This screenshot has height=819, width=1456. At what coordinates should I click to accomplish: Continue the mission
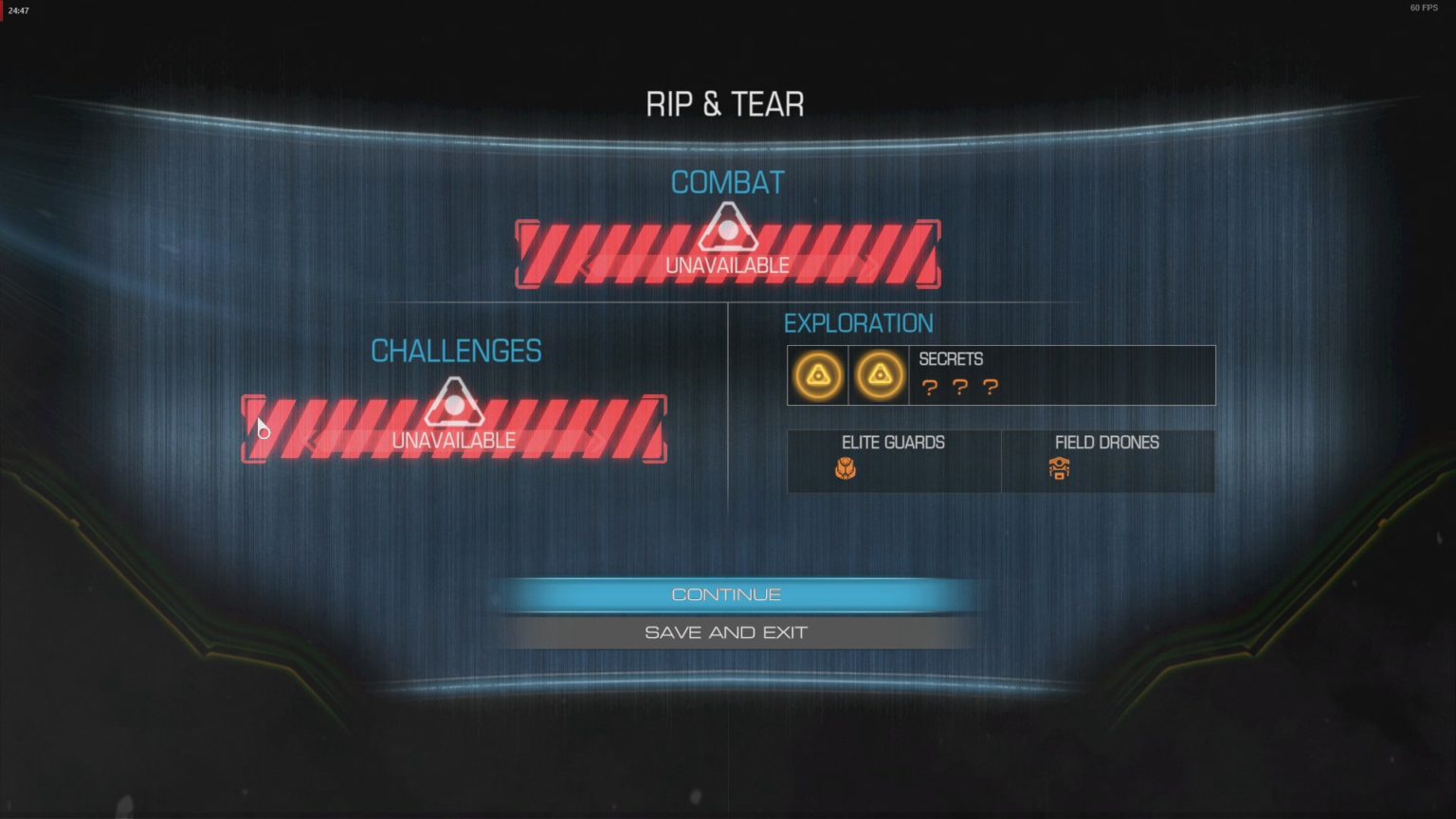(x=726, y=594)
